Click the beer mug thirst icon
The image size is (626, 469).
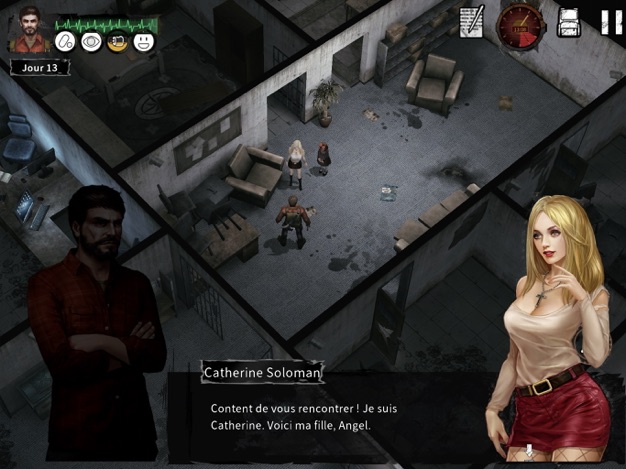pos(117,42)
